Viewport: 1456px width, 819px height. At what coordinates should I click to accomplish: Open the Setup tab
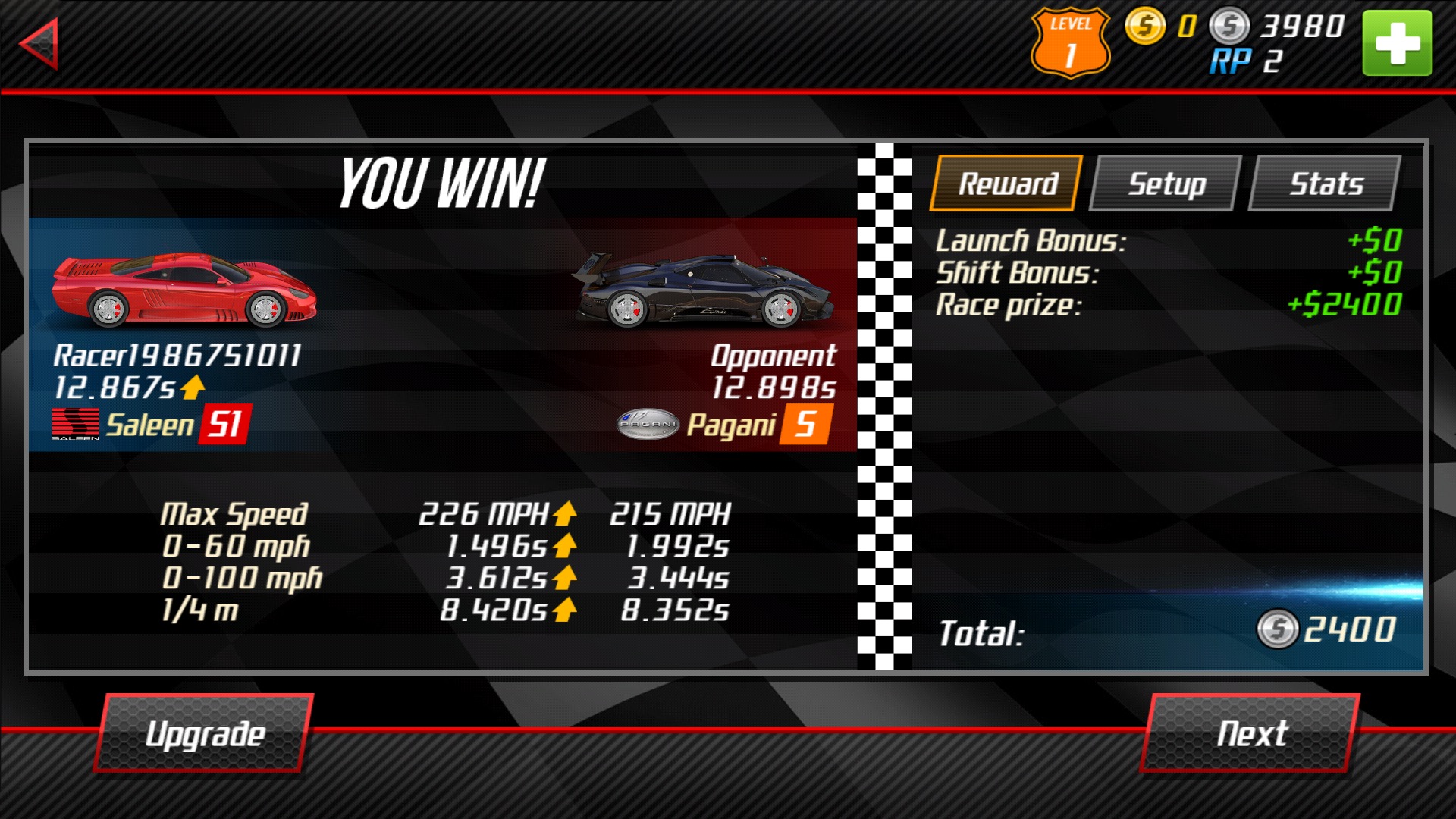point(1166,184)
